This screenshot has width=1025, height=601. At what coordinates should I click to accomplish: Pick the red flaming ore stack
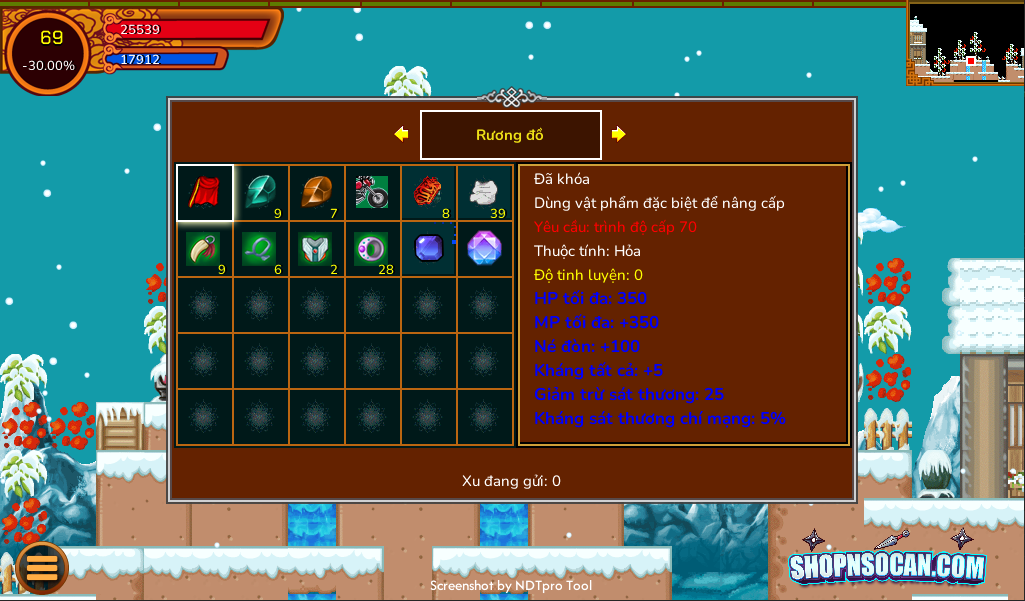pos(429,193)
